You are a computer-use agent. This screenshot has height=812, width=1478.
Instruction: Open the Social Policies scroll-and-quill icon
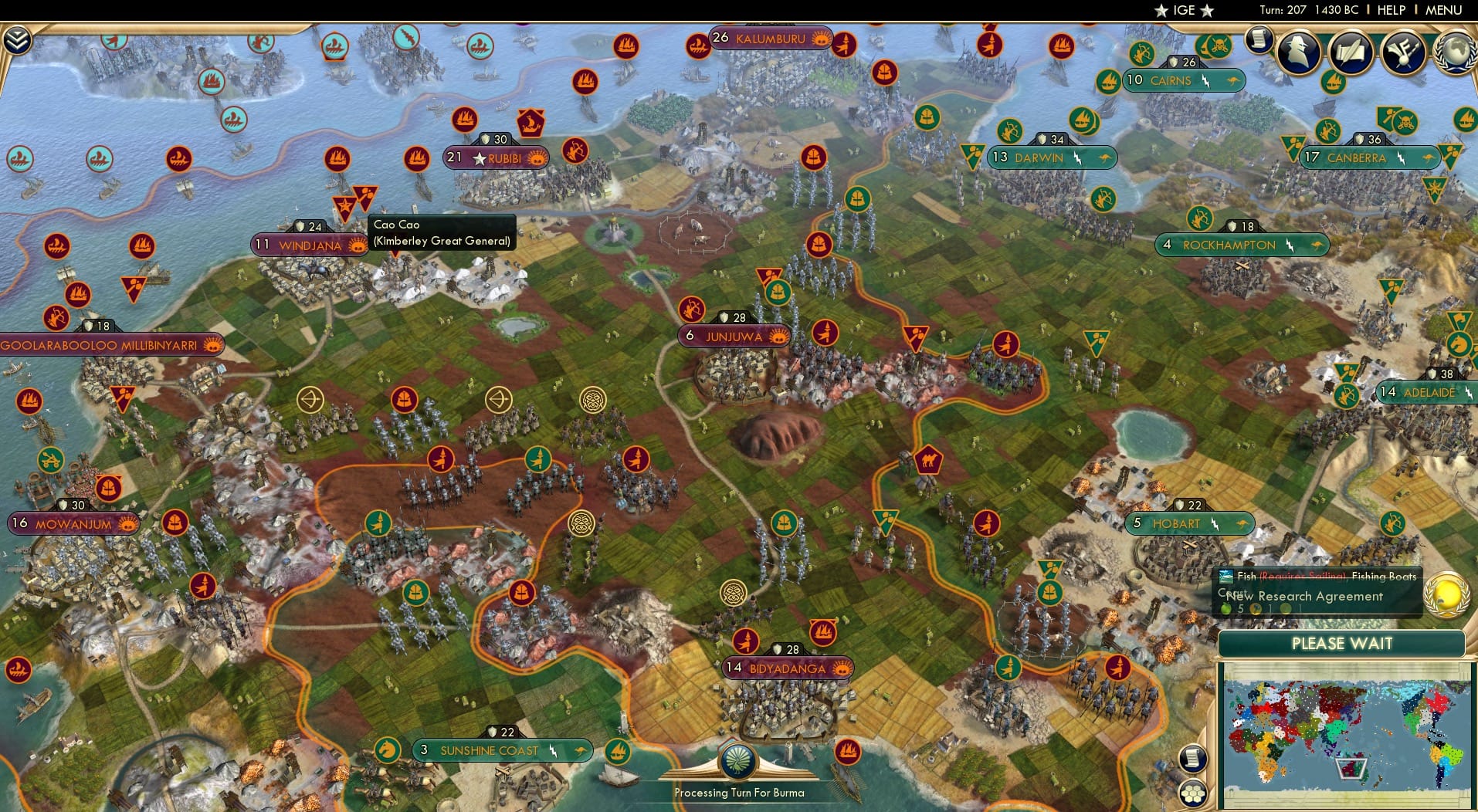pyautogui.click(x=1350, y=51)
